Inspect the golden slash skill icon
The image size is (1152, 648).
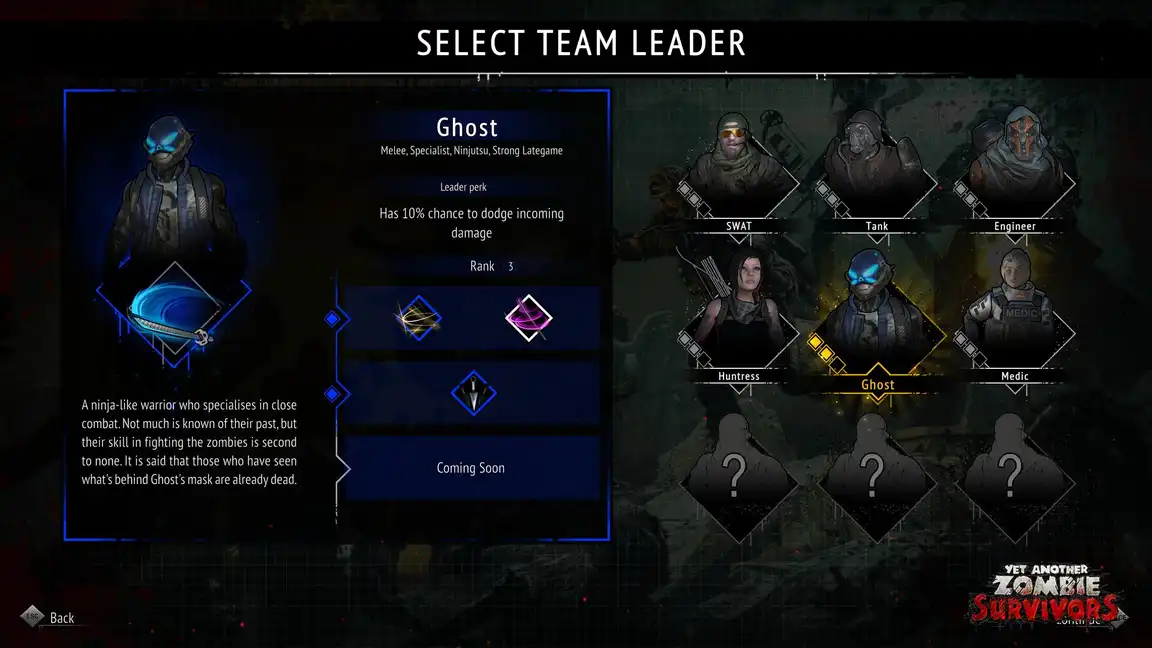(418, 318)
